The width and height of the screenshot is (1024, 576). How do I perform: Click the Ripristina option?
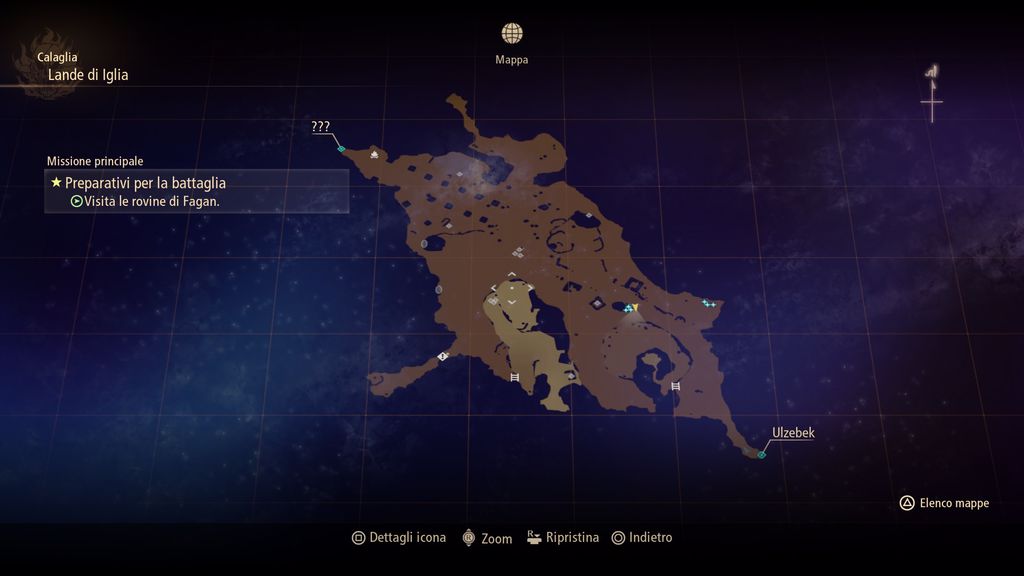(563, 538)
